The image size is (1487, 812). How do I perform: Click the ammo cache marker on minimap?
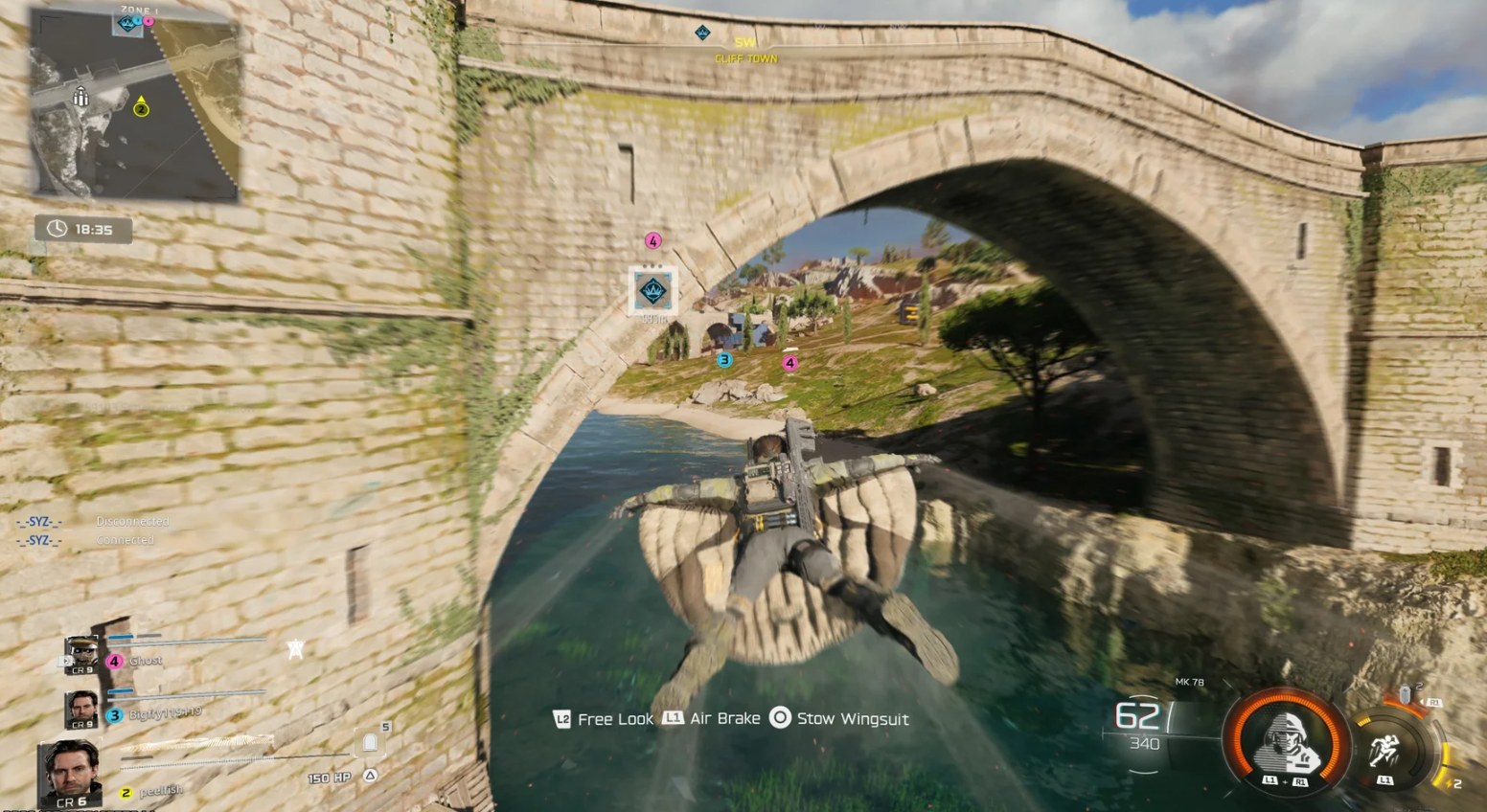tap(81, 97)
